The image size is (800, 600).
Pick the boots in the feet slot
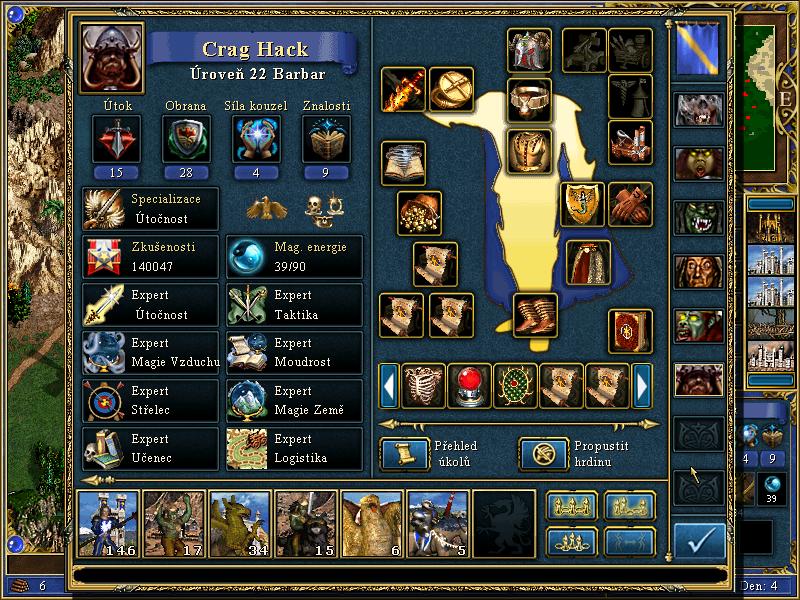pyautogui.click(x=535, y=314)
